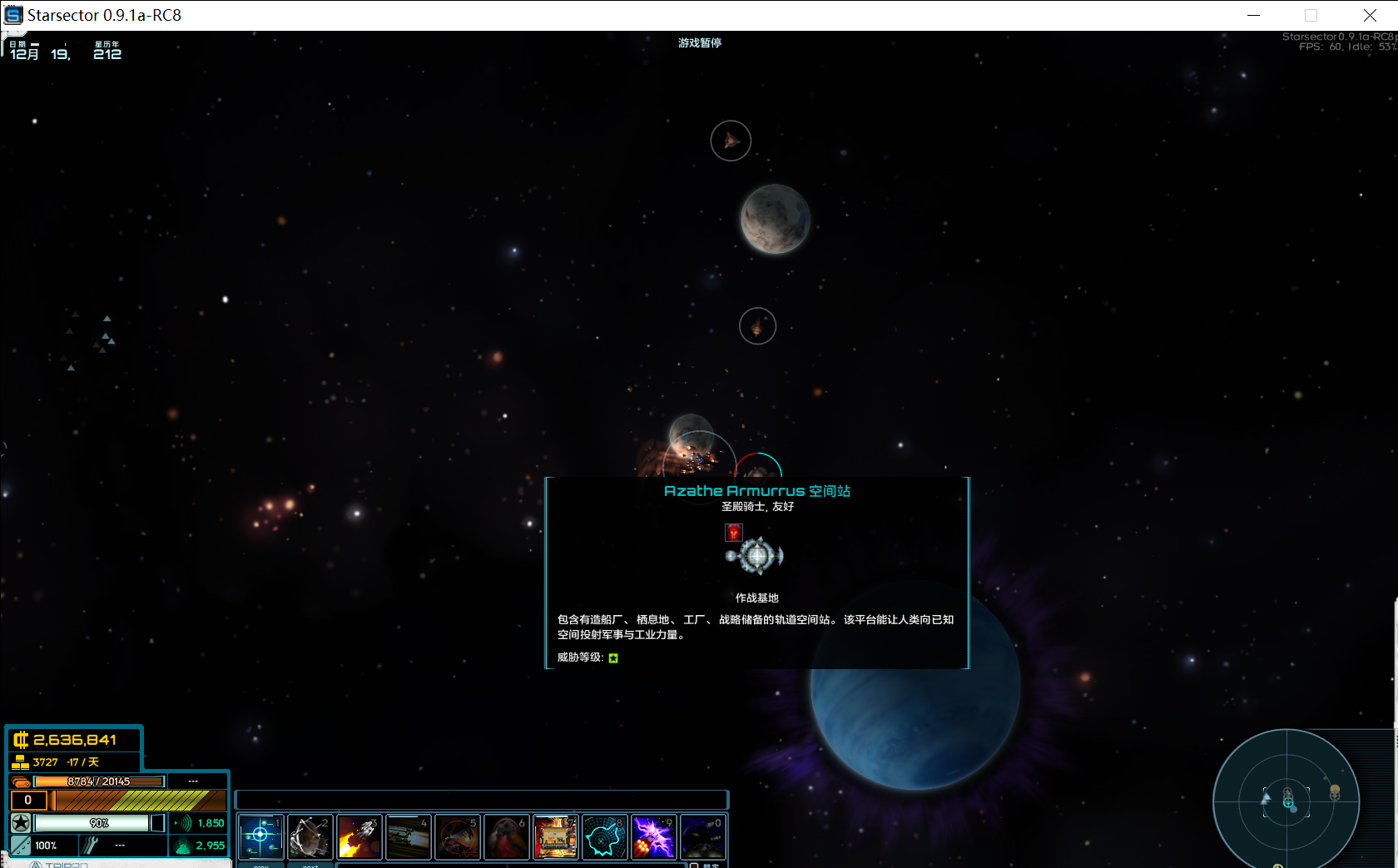This screenshot has width=1398, height=868.
Task: Trigger the sustained burn ability in slot 3
Action: click(359, 836)
